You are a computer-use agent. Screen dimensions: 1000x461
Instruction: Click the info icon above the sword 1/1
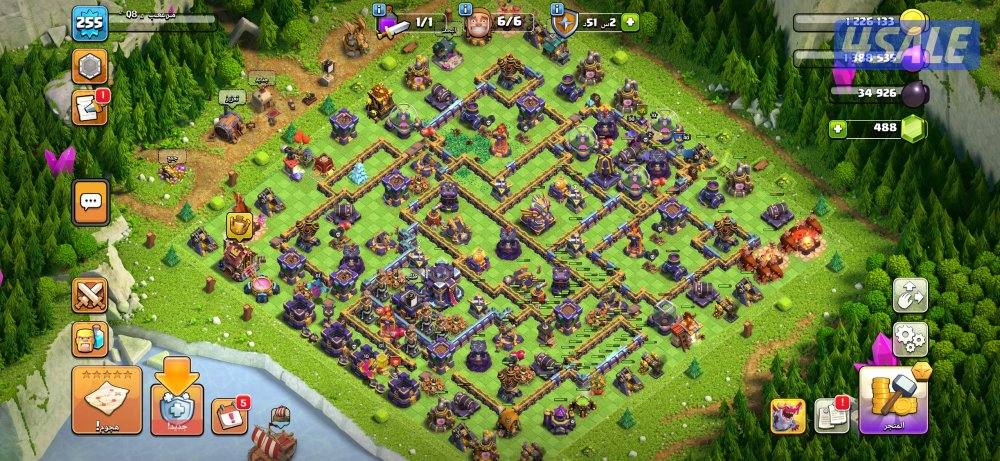(x=379, y=9)
